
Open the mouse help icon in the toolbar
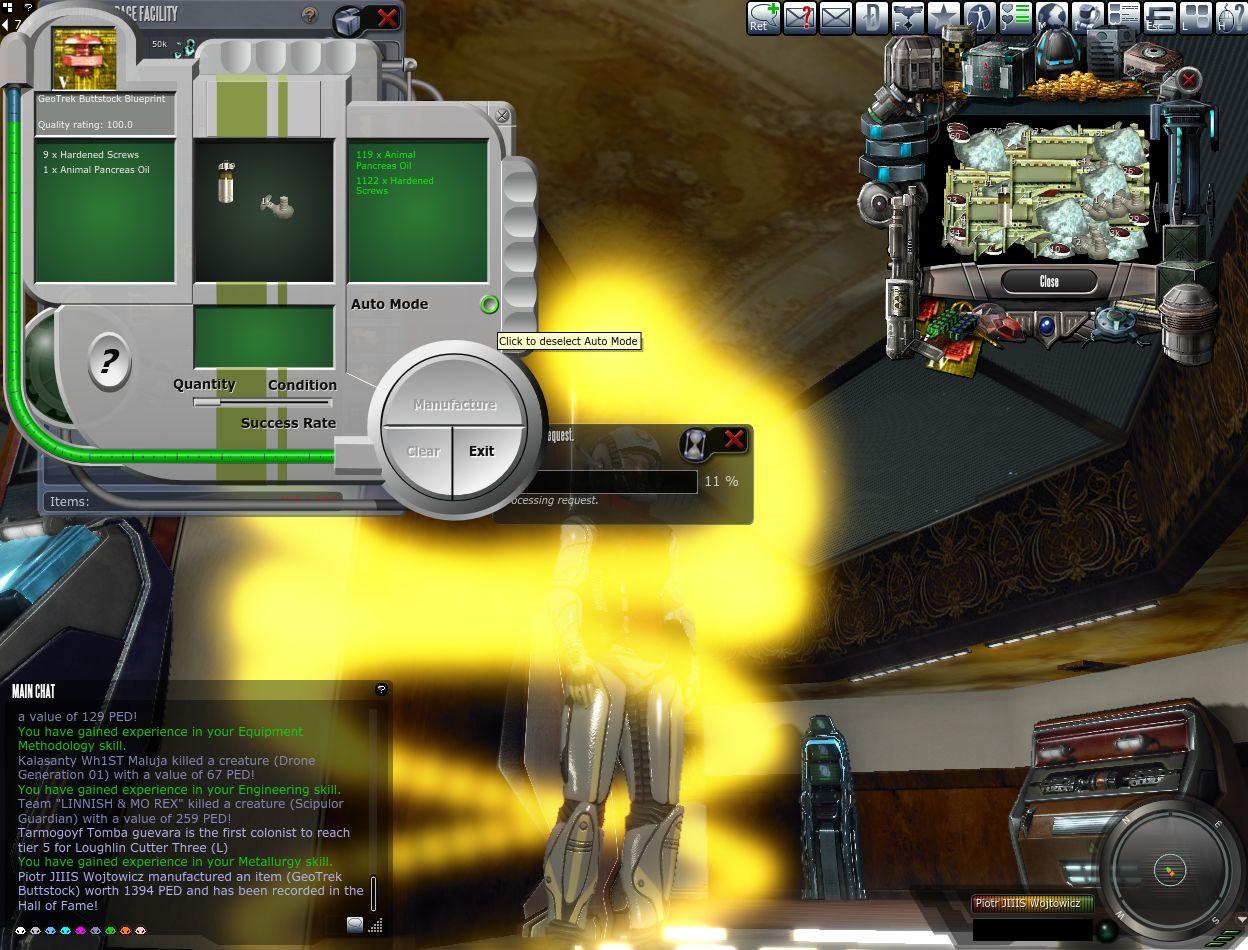[x=1231, y=18]
